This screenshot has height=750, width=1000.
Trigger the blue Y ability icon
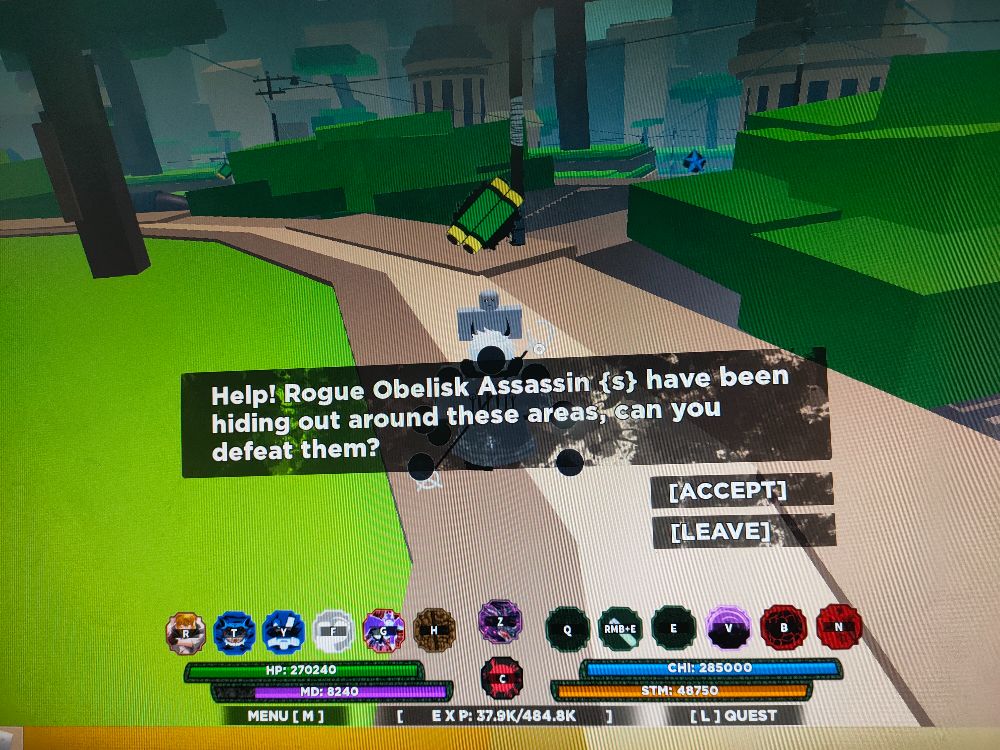pyautogui.click(x=283, y=632)
